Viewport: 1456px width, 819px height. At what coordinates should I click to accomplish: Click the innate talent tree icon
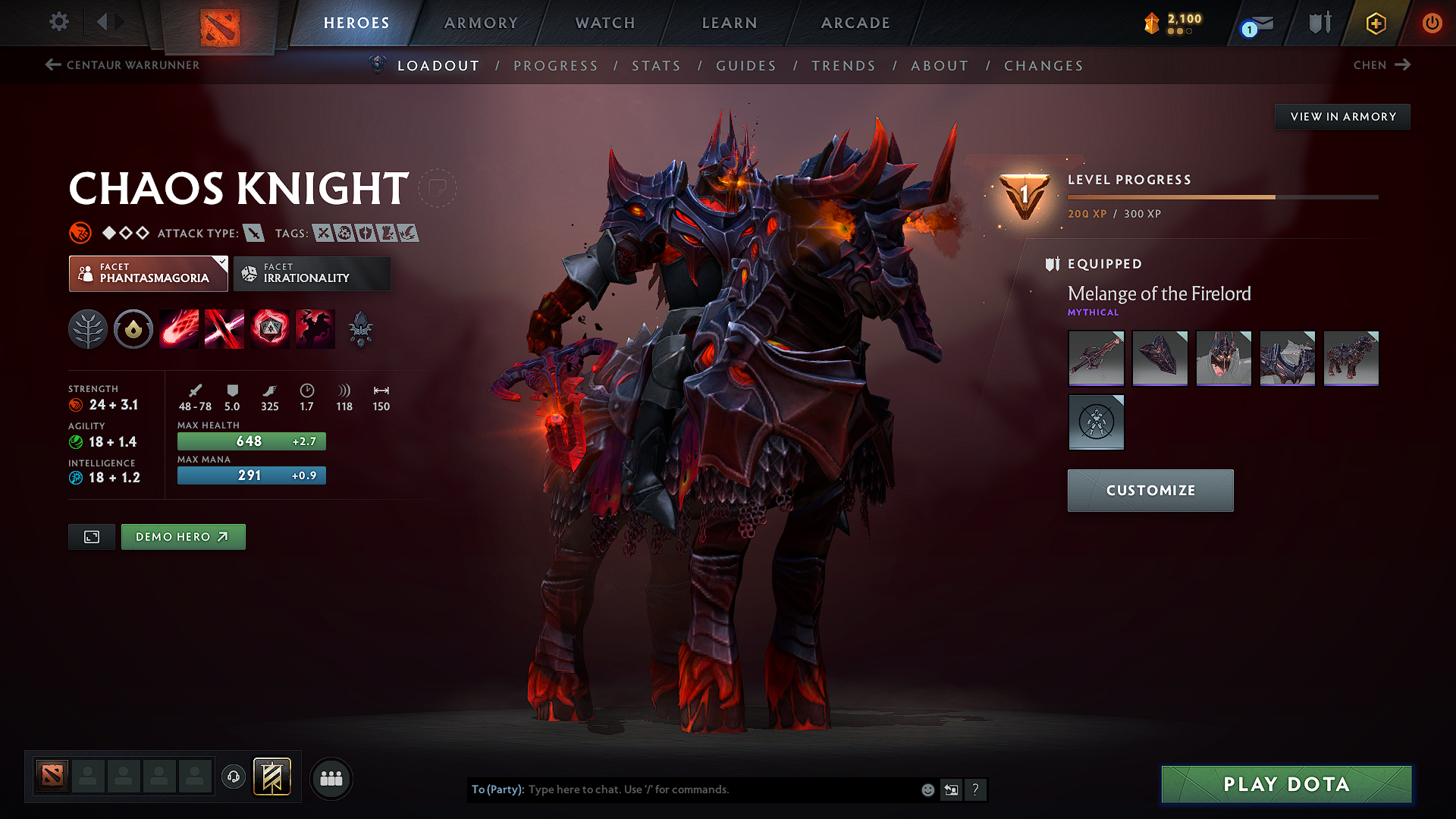click(x=88, y=329)
